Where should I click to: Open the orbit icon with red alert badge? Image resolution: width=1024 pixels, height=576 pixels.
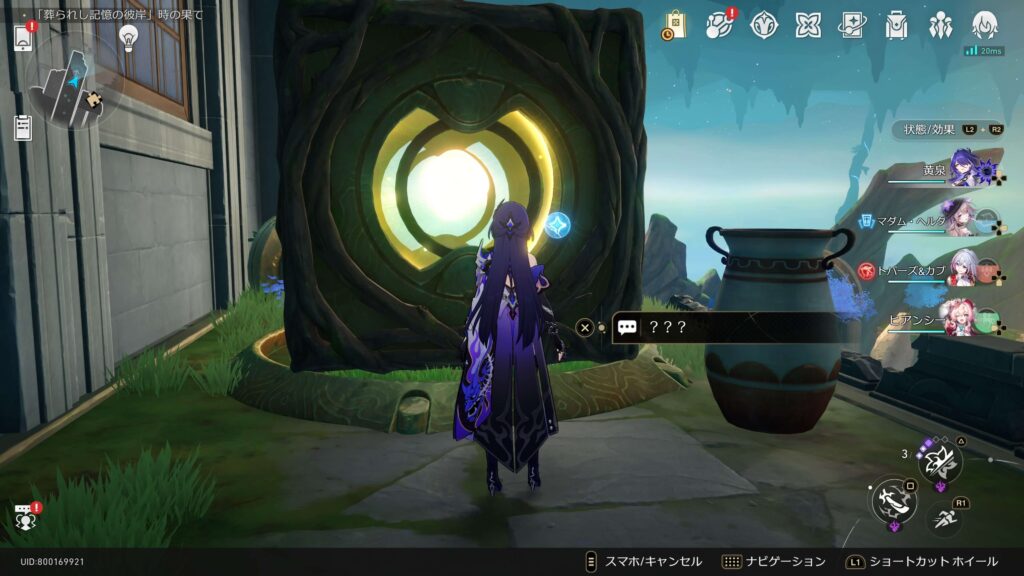click(719, 26)
